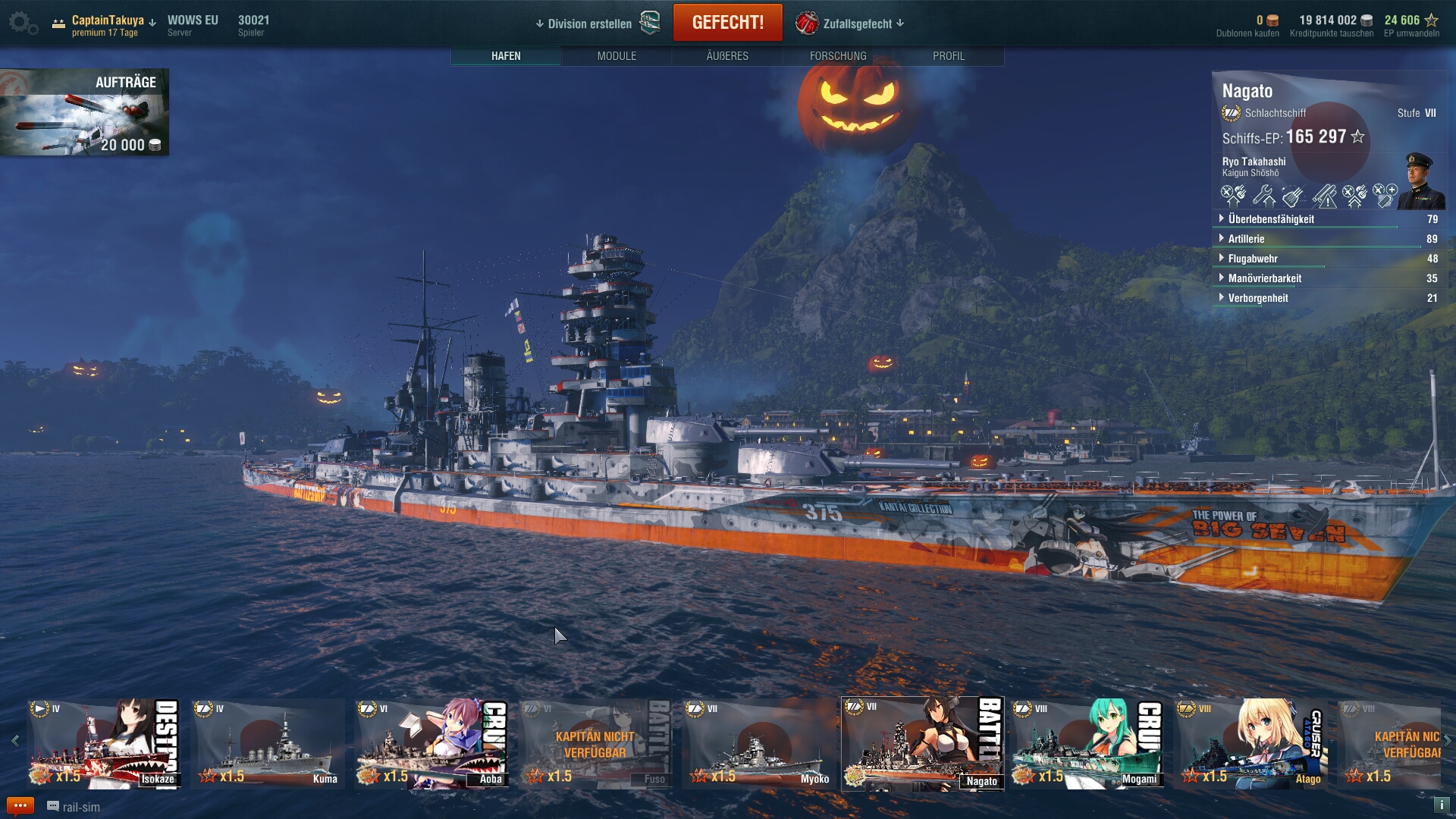Viewport: 1456px width, 819px height.
Task: Pick the Isokaze destroyer card
Action: [104, 744]
